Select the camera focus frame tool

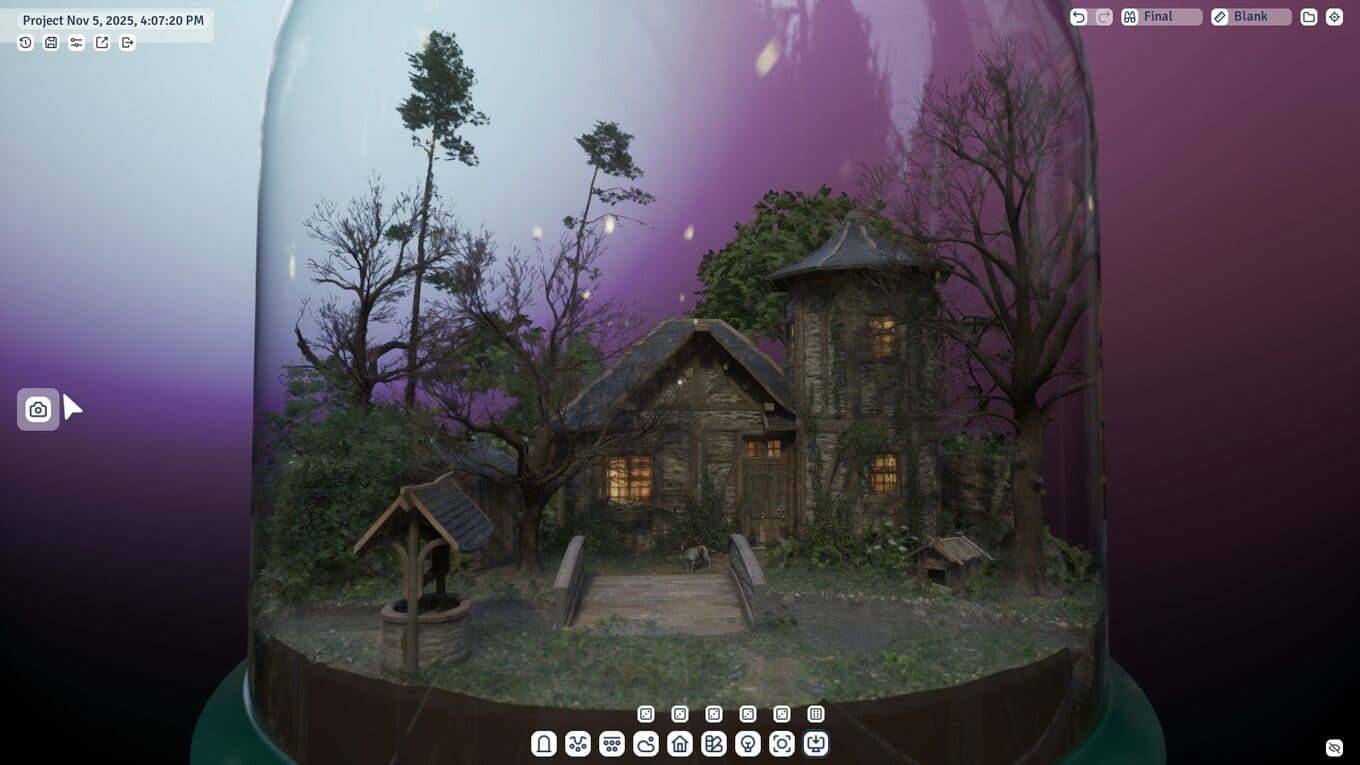782,744
